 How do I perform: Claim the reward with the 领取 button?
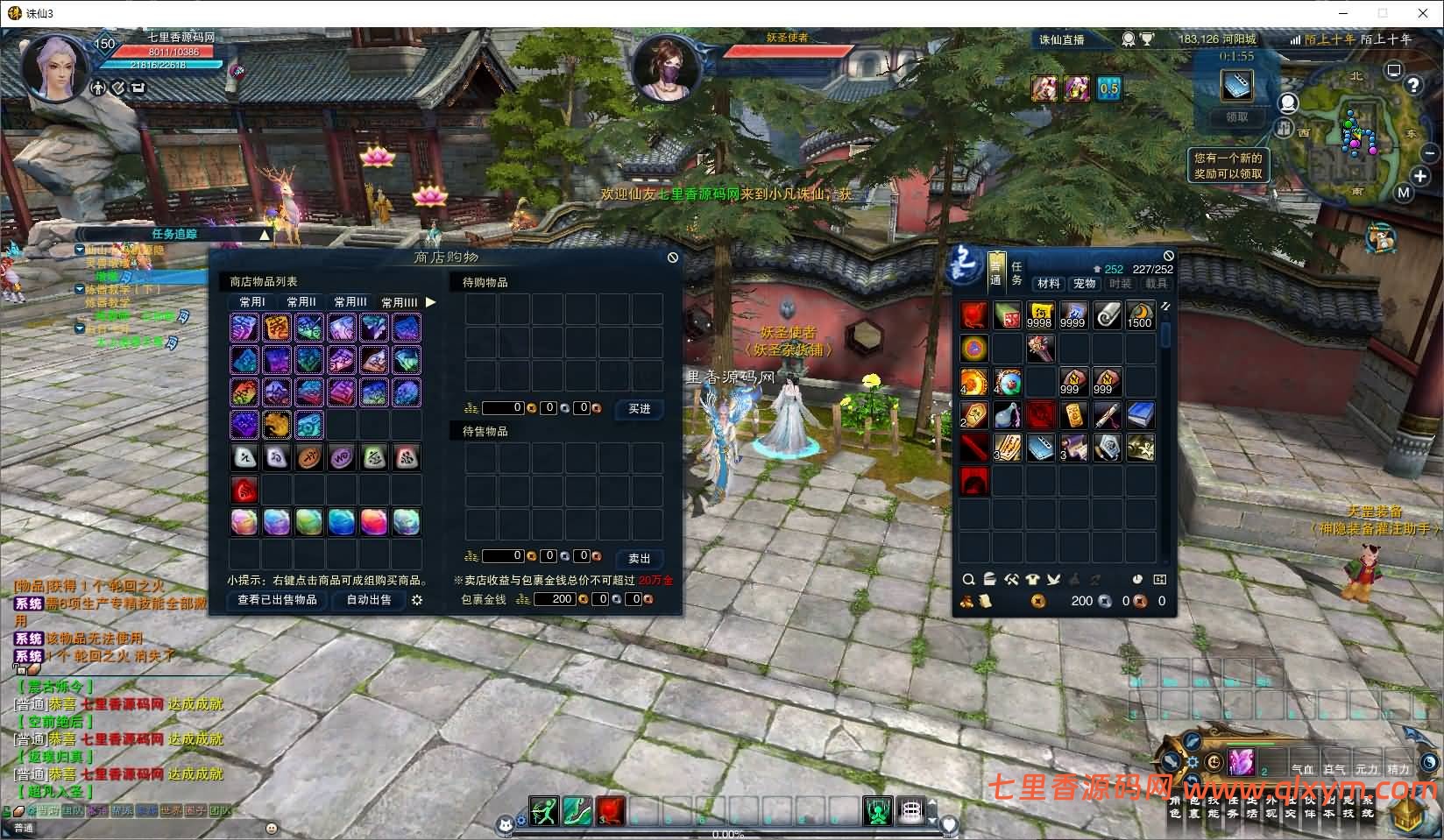click(1236, 117)
